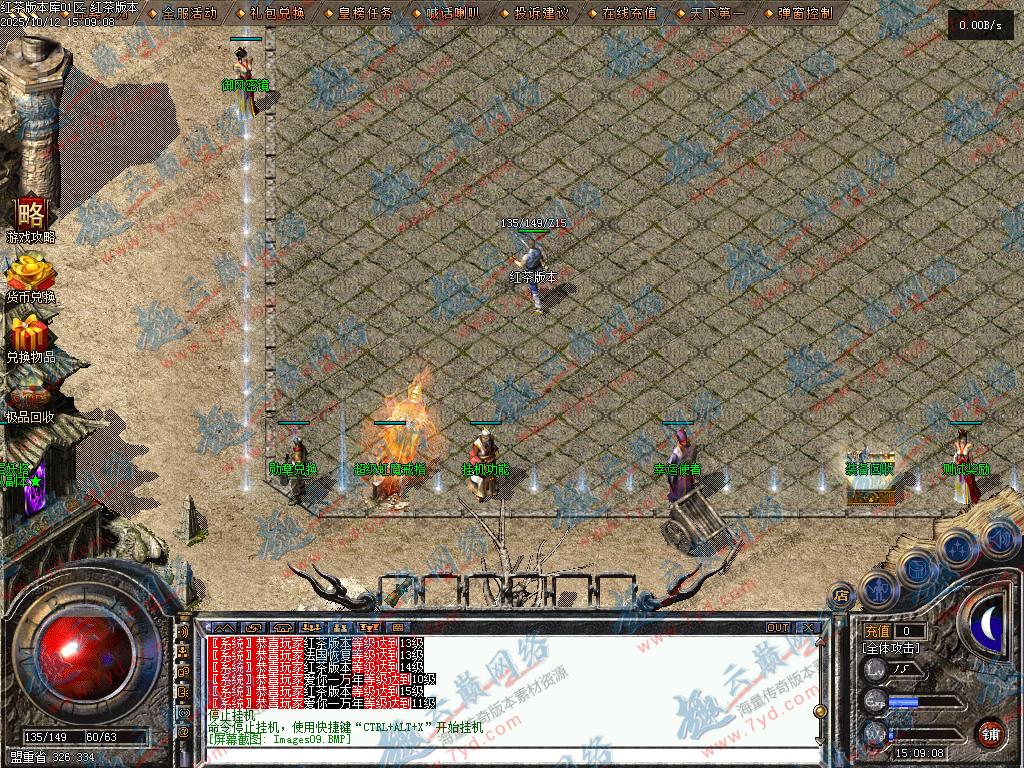
Task: Open the 皇榜任务 quest menu
Action: coord(366,13)
